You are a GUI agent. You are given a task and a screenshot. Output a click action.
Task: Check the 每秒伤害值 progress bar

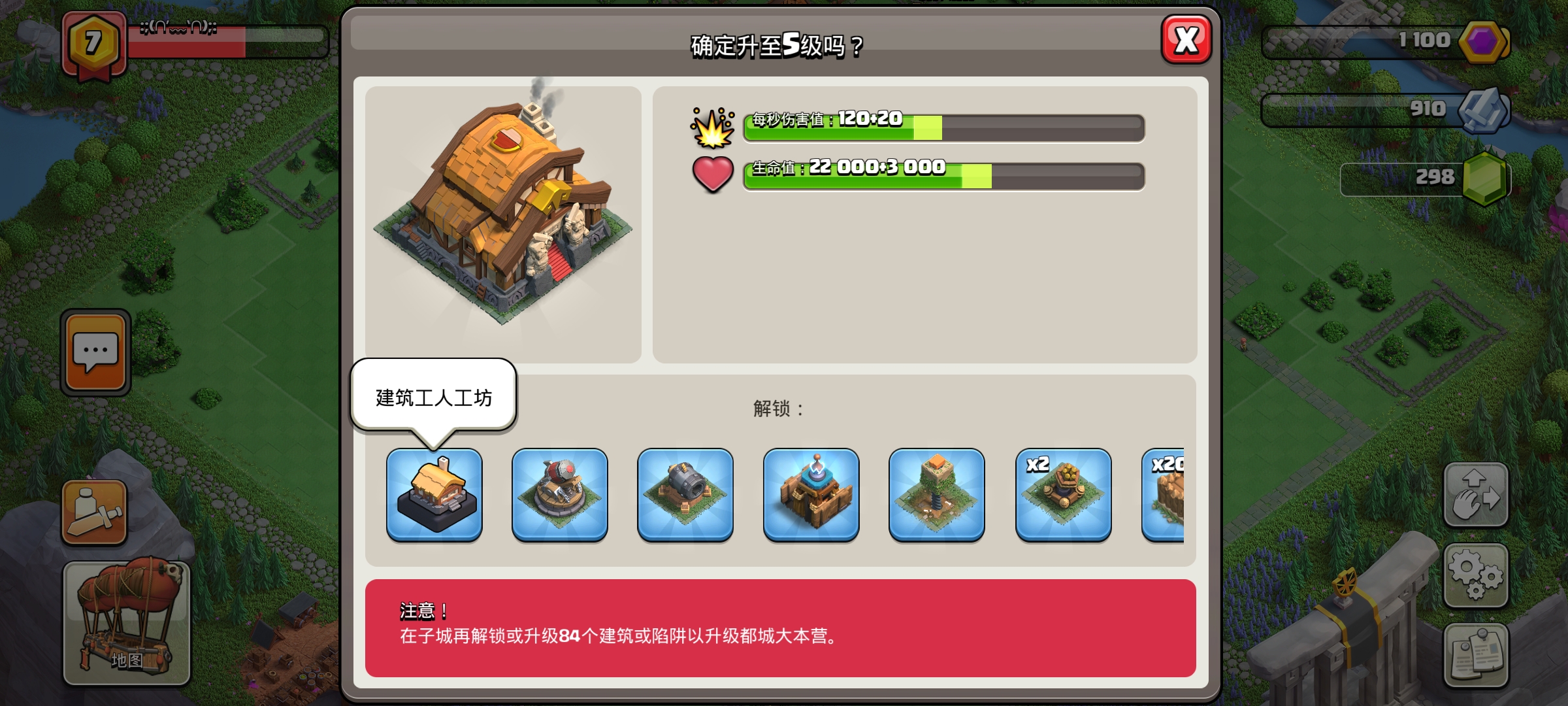[x=943, y=127]
